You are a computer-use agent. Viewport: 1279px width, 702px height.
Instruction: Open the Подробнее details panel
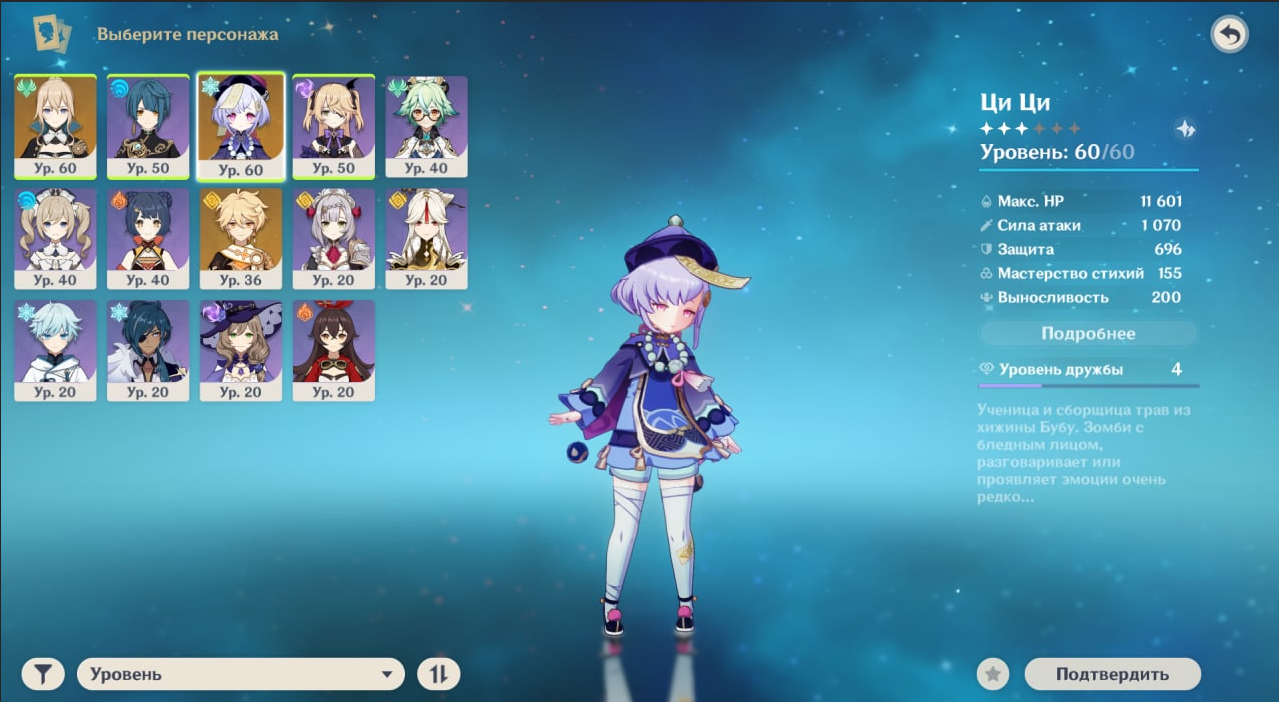(x=1088, y=333)
